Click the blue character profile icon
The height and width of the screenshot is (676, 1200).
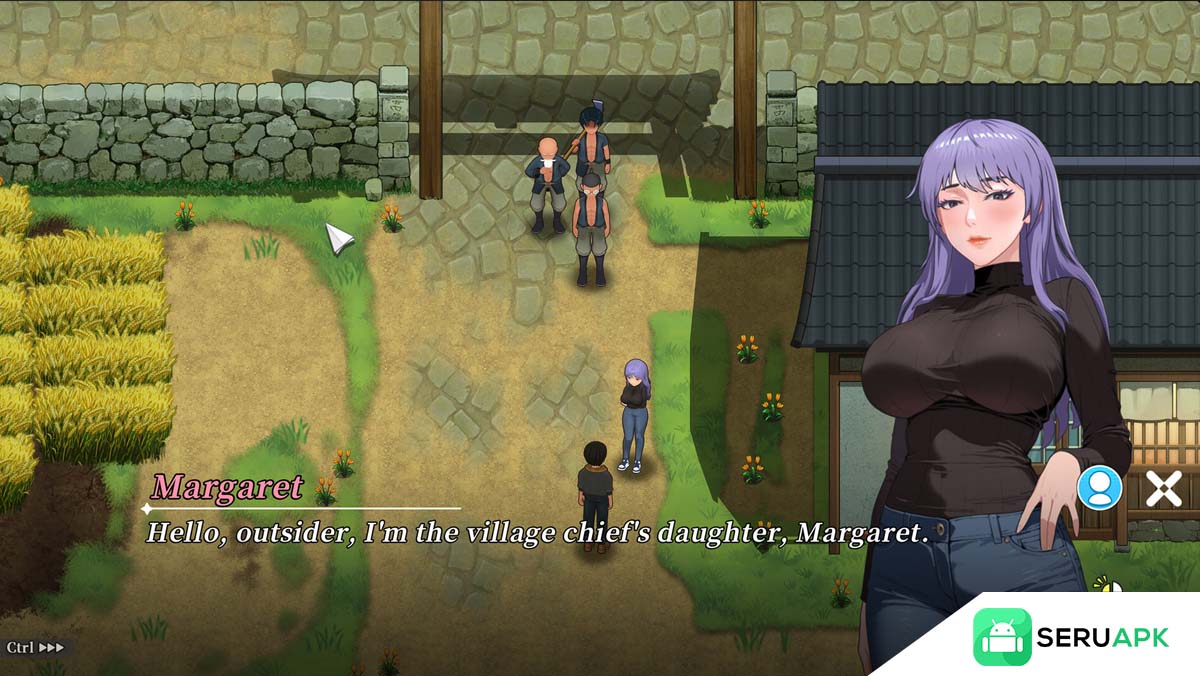click(1099, 488)
